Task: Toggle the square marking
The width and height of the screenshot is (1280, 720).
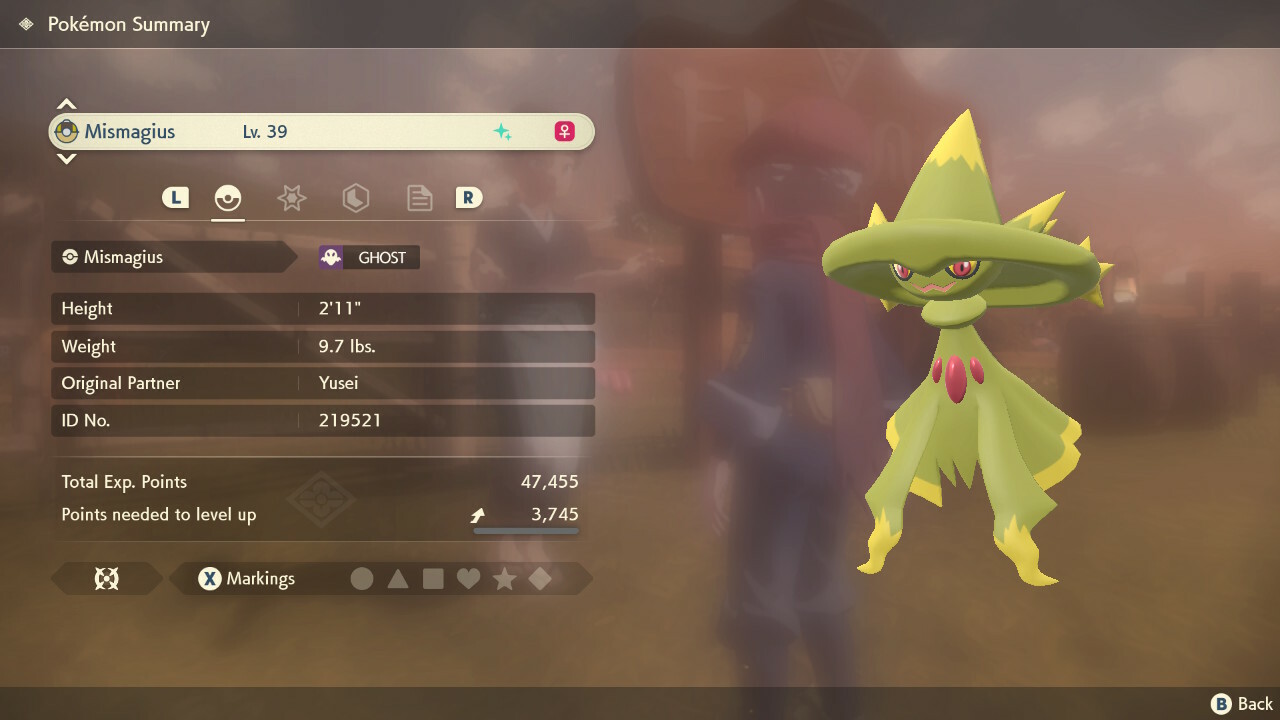Action: [433, 579]
